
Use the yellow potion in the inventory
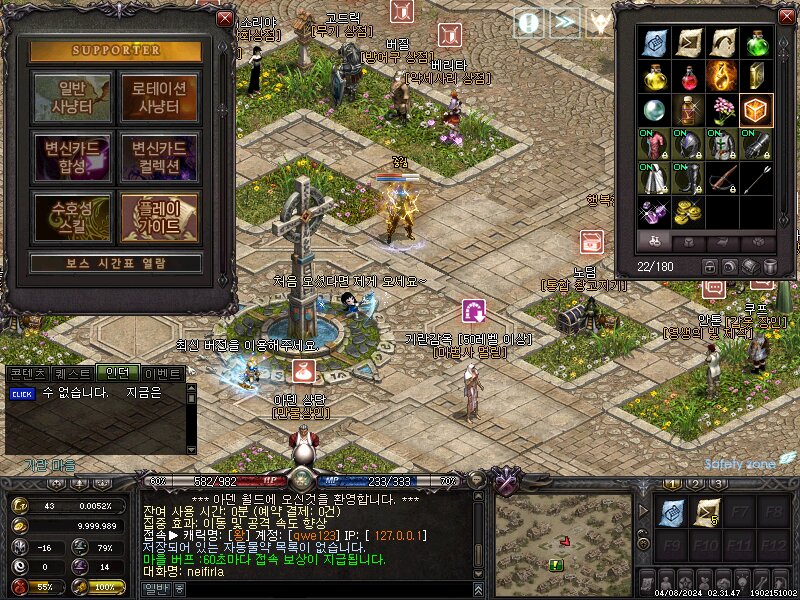[655, 76]
